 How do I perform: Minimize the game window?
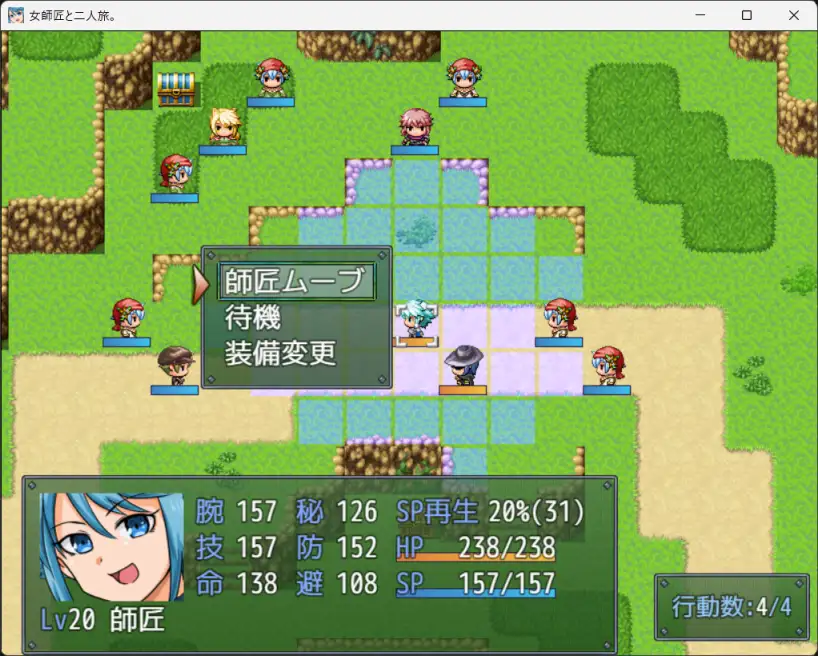click(x=701, y=15)
